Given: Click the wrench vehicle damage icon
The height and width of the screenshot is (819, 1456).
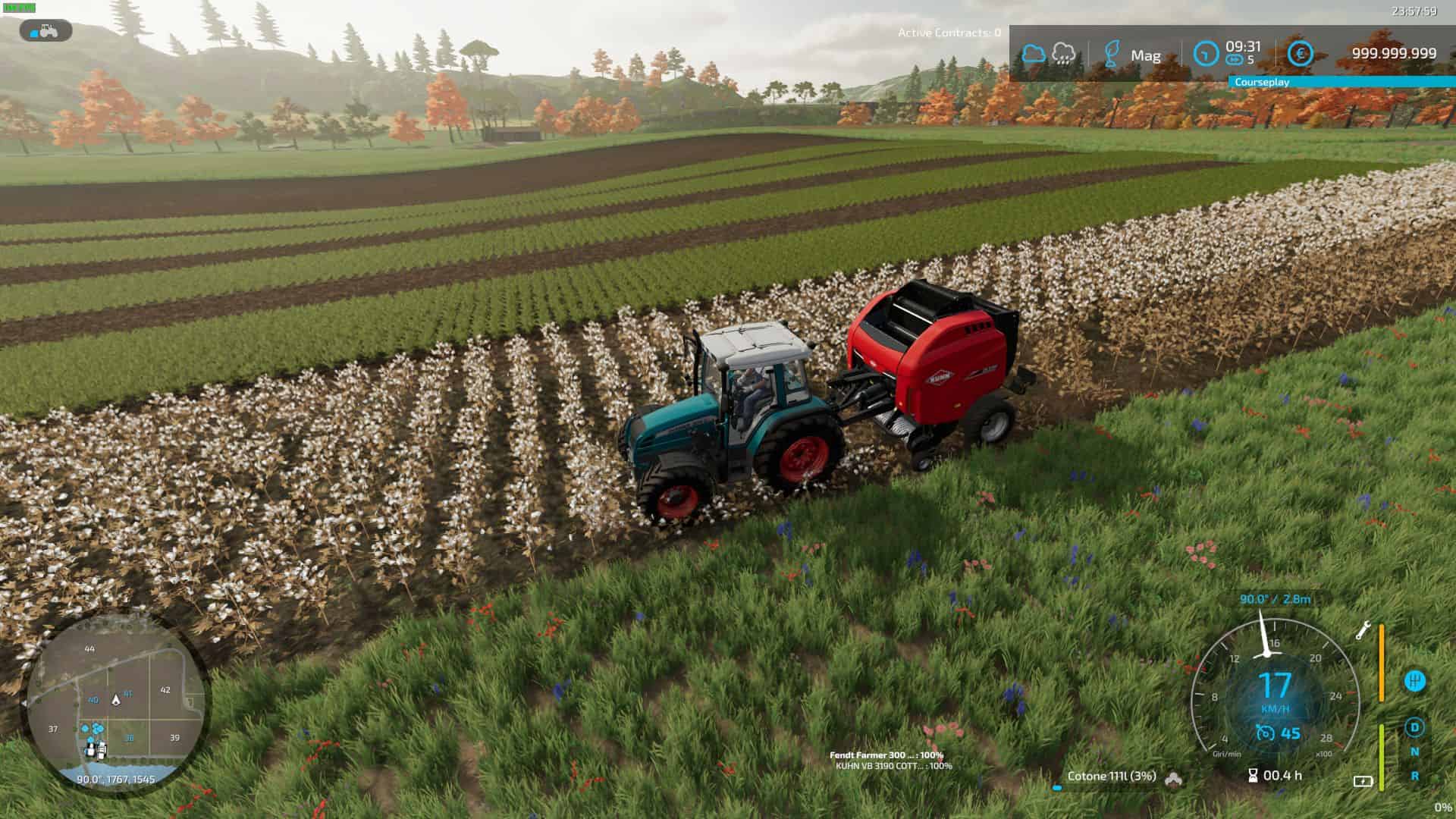Looking at the screenshot, I should [1363, 630].
